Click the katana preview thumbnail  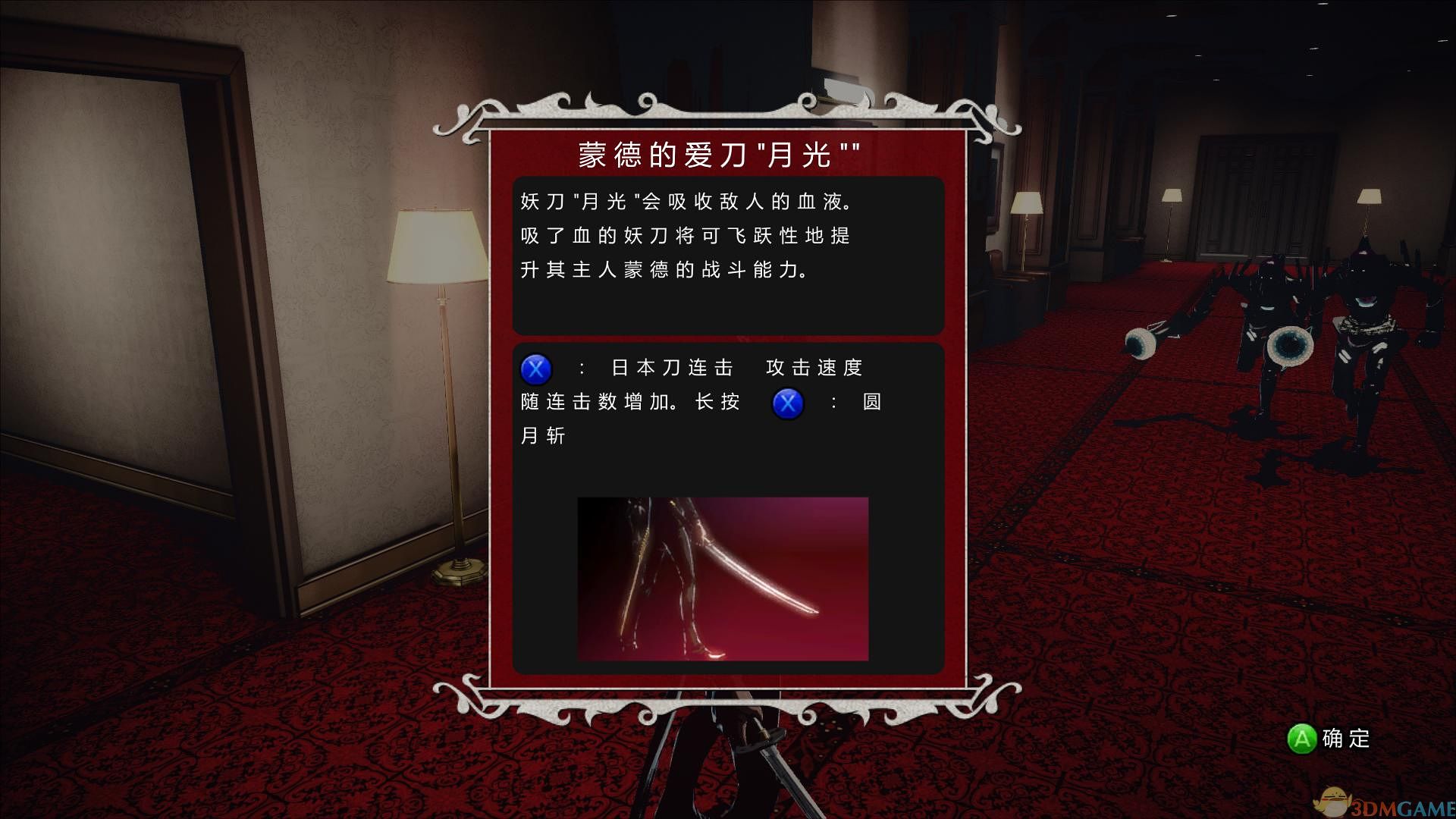pyautogui.click(x=722, y=579)
